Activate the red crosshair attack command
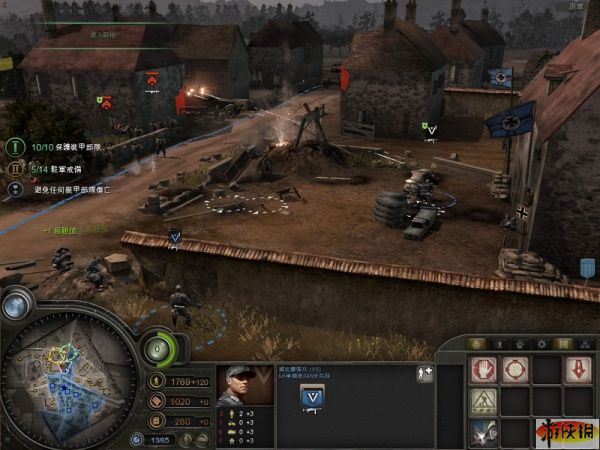The width and height of the screenshot is (600, 450). (514, 370)
